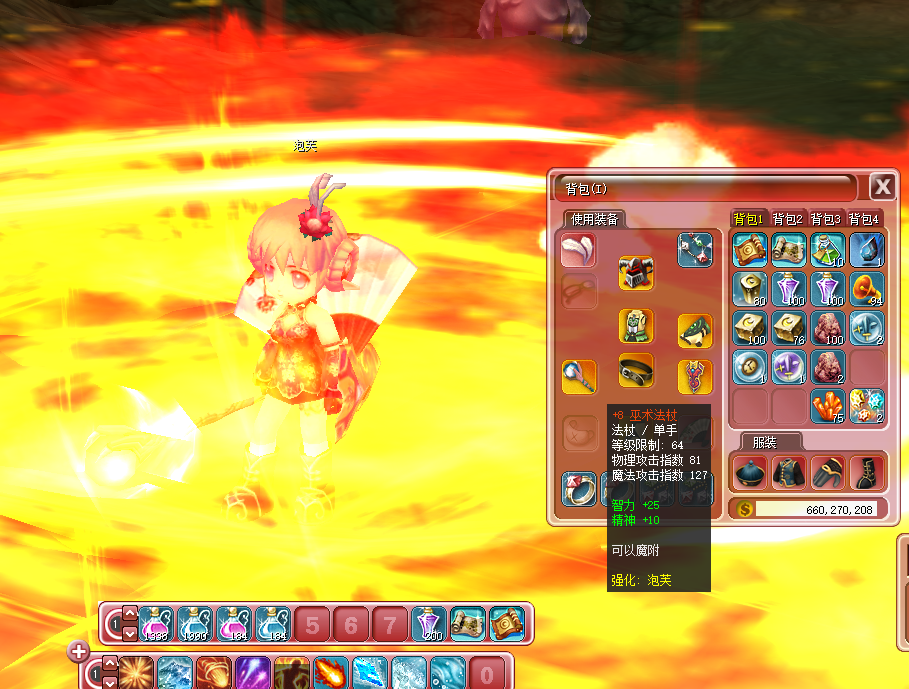909x689 pixels.
Task: Select the equipped feather accessory slot
Action: (578, 250)
